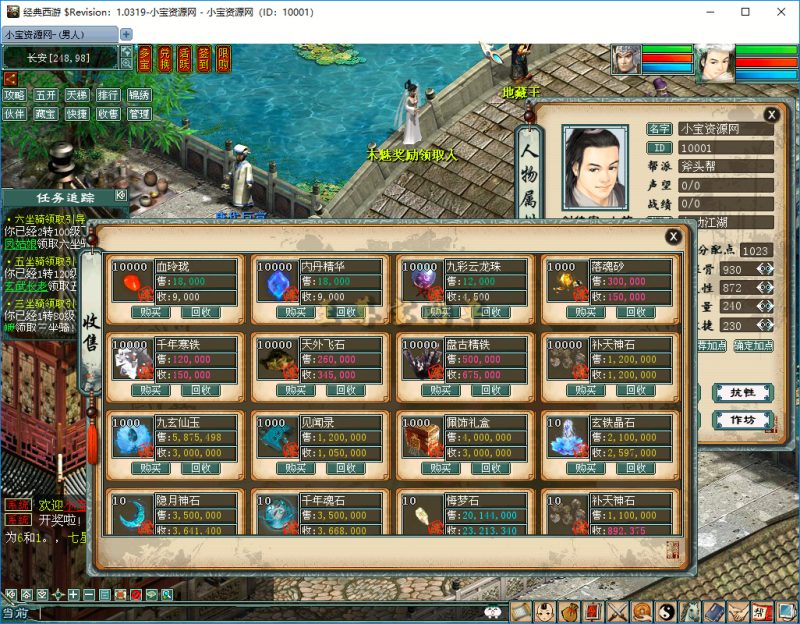The height and width of the screenshot is (624, 800).
Task: Recycle the 内丹精华 item
Action: click(348, 311)
